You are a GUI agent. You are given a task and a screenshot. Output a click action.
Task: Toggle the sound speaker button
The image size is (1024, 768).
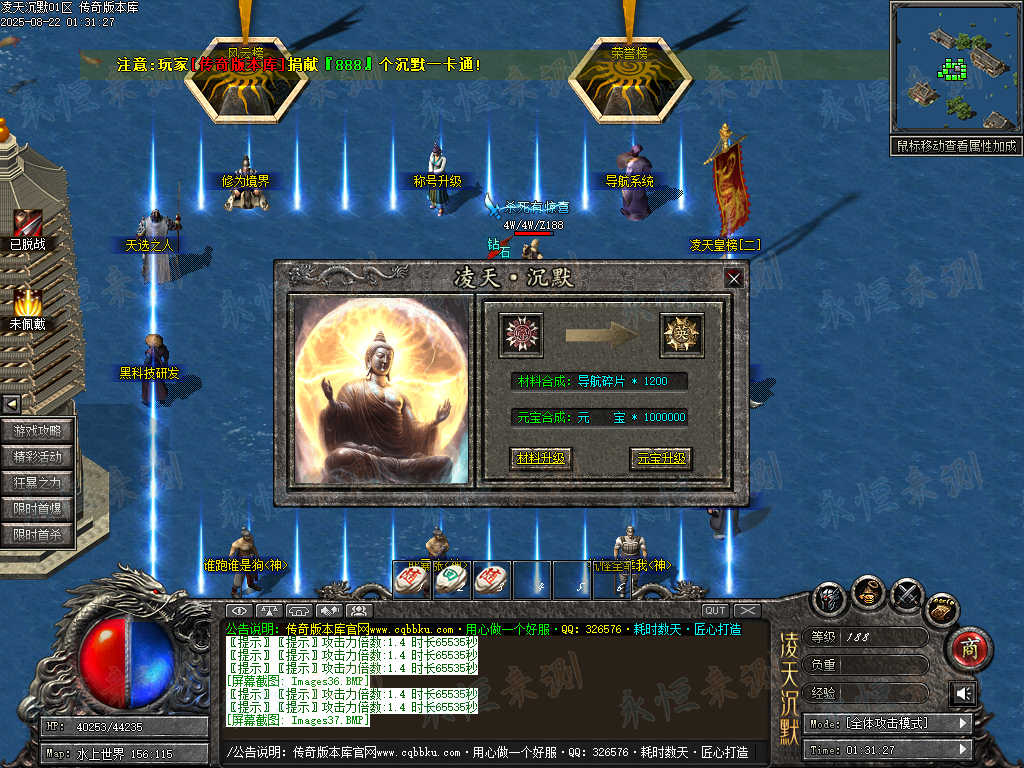pos(962,693)
